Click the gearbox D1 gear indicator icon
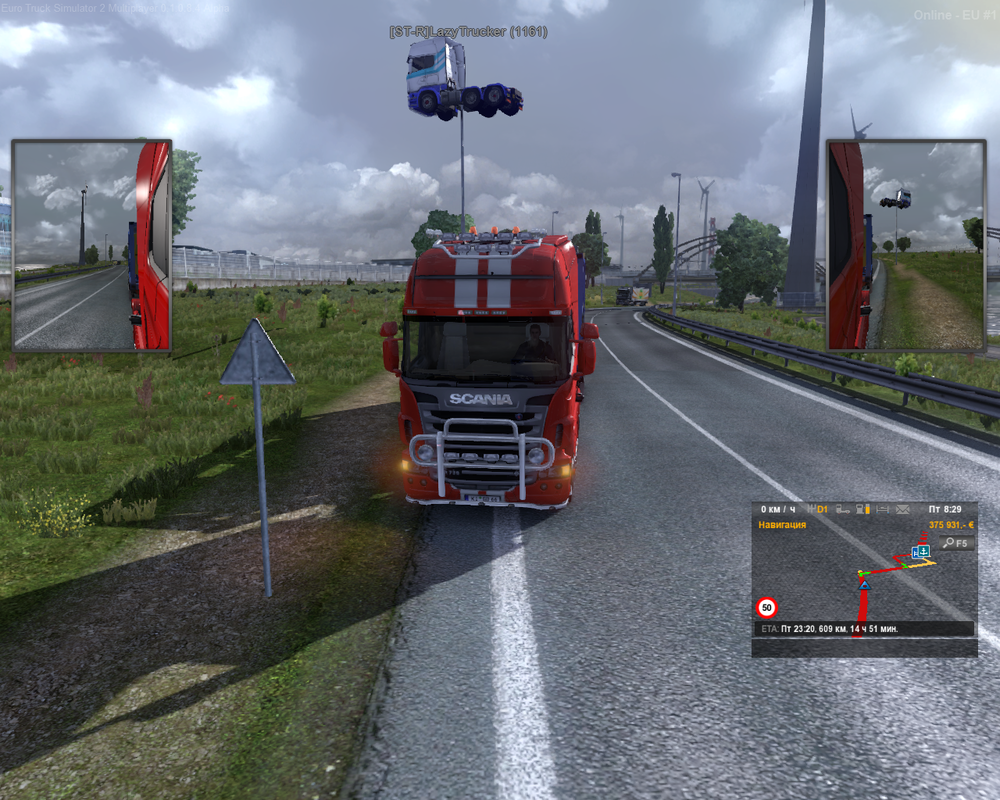Image resolution: width=1000 pixels, height=800 pixels. (x=819, y=510)
